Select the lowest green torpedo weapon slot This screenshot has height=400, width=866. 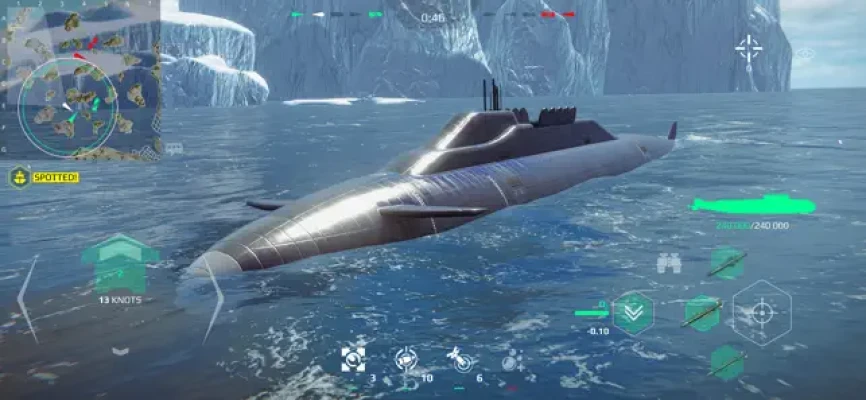(727, 362)
